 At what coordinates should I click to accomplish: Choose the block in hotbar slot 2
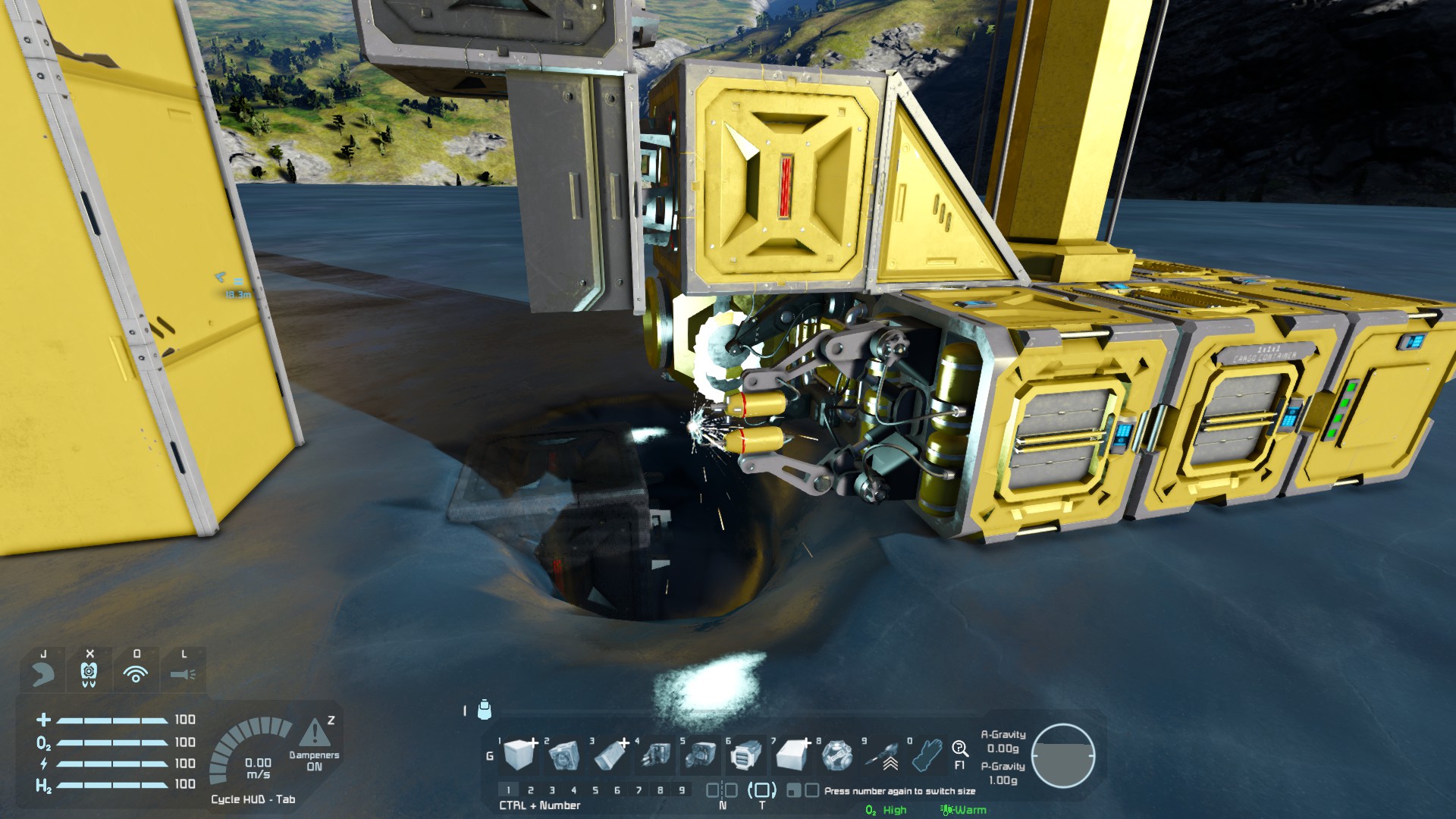point(564,755)
